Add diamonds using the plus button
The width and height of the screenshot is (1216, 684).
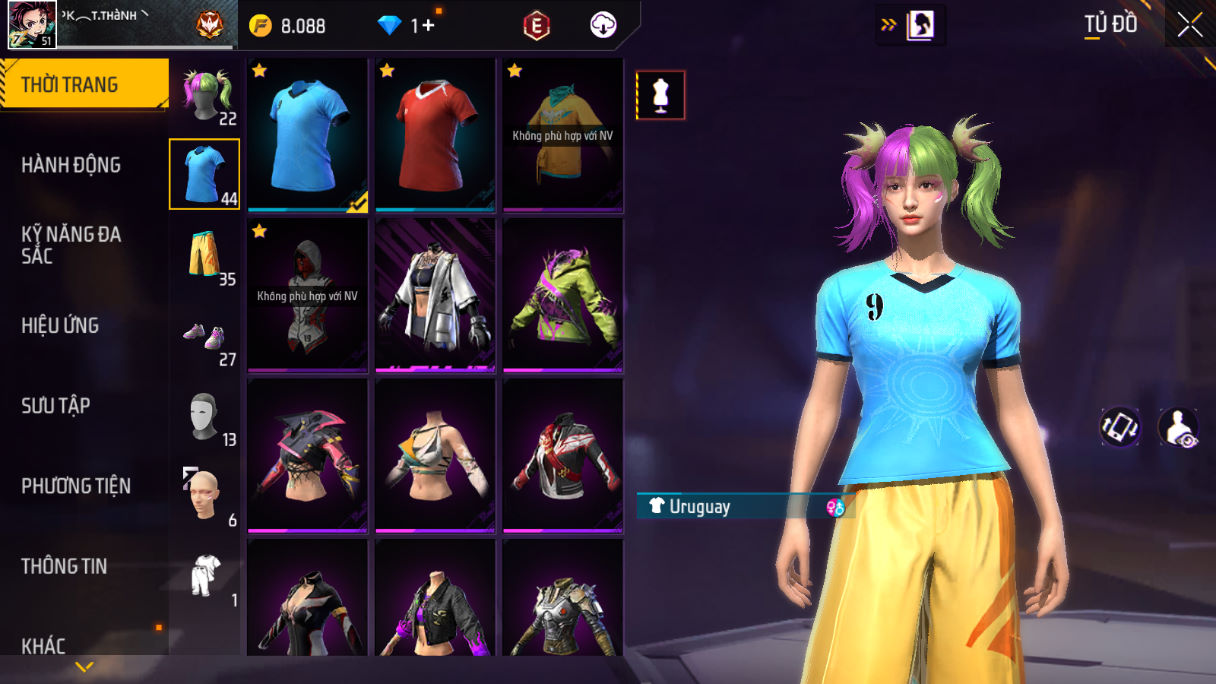click(x=429, y=26)
